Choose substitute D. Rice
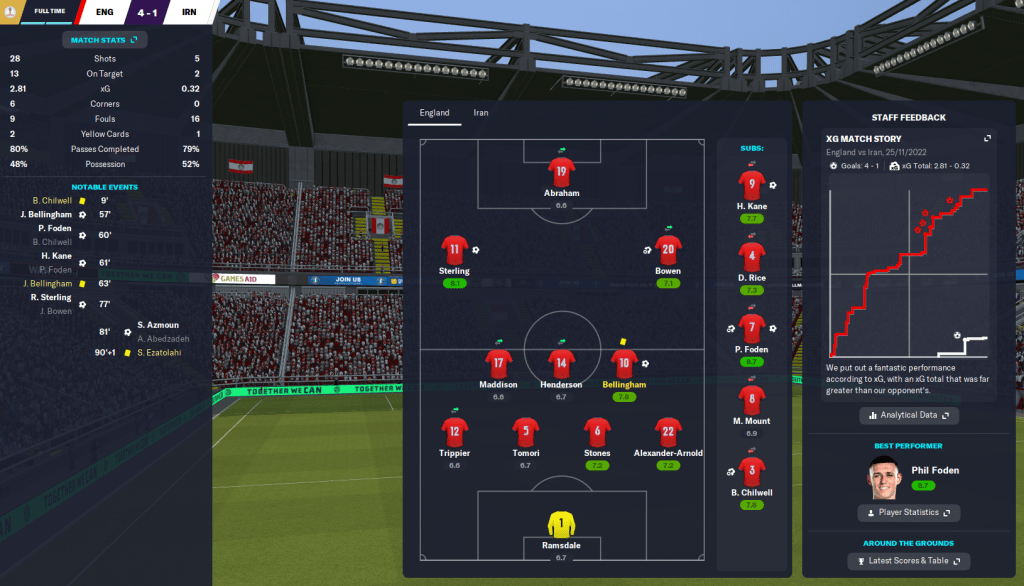This screenshot has height=586, width=1024. point(752,256)
